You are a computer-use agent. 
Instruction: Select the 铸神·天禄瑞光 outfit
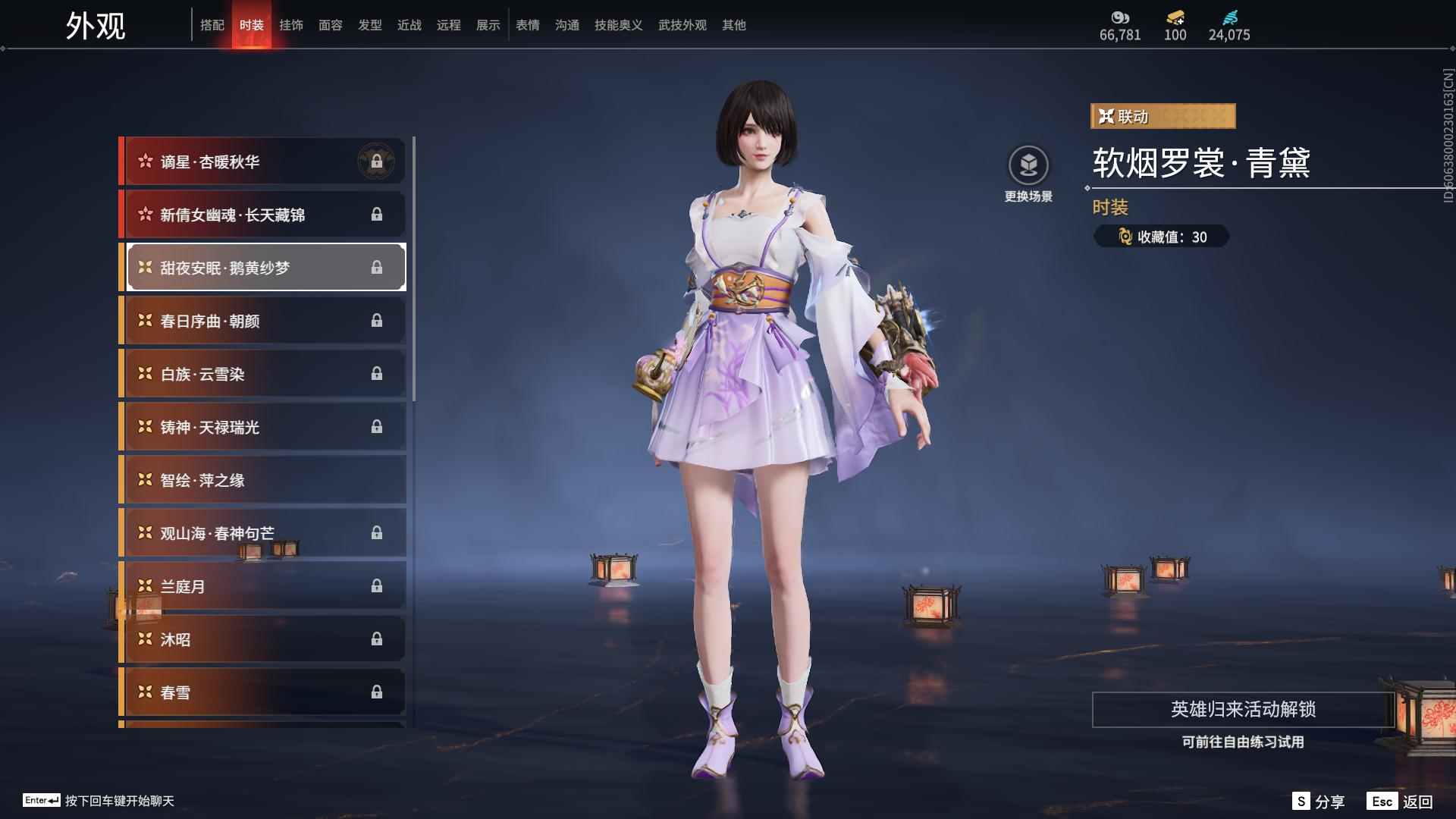[x=262, y=427]
